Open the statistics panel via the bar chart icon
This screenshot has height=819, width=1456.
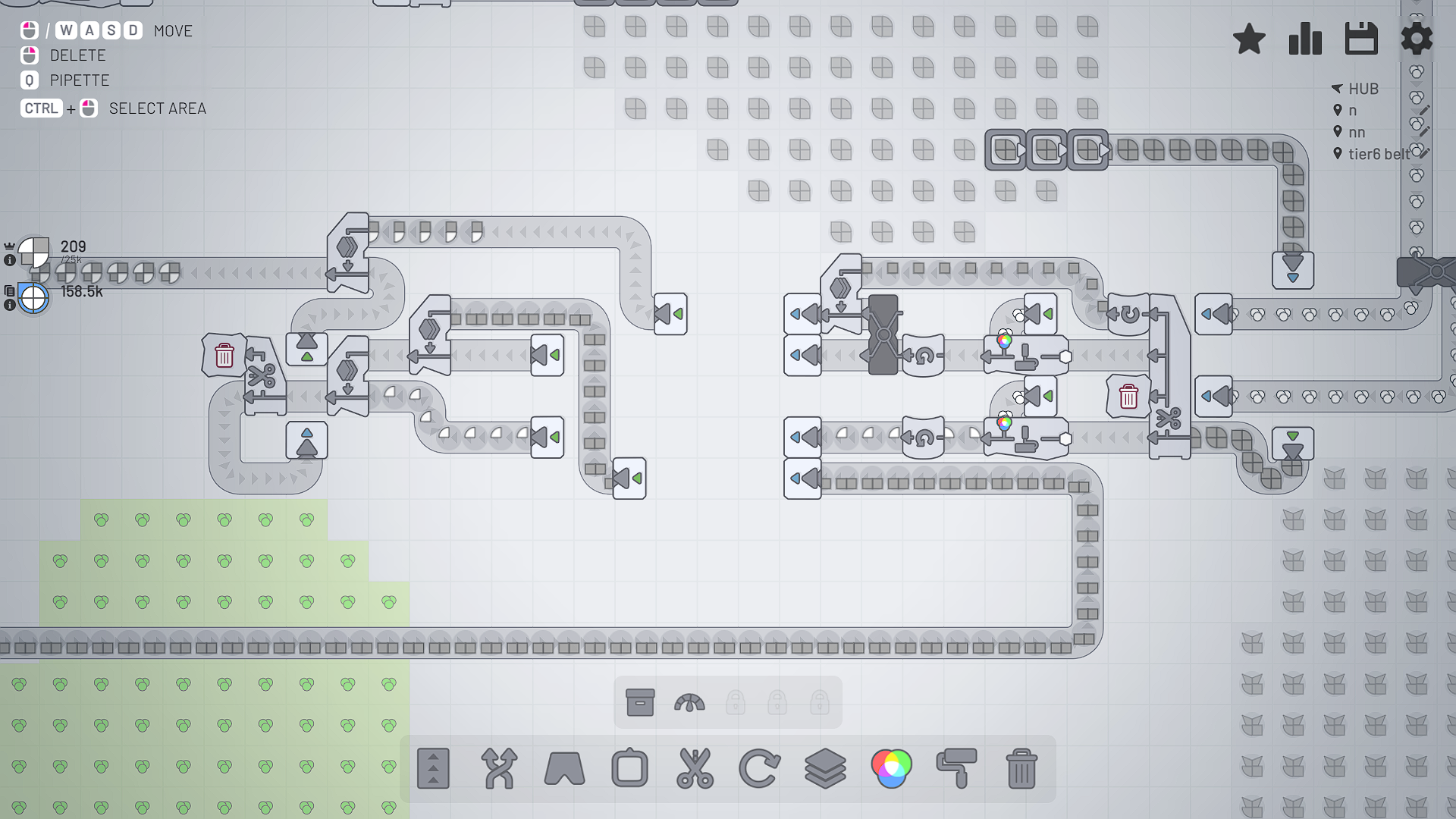(x=1305, y=39)
